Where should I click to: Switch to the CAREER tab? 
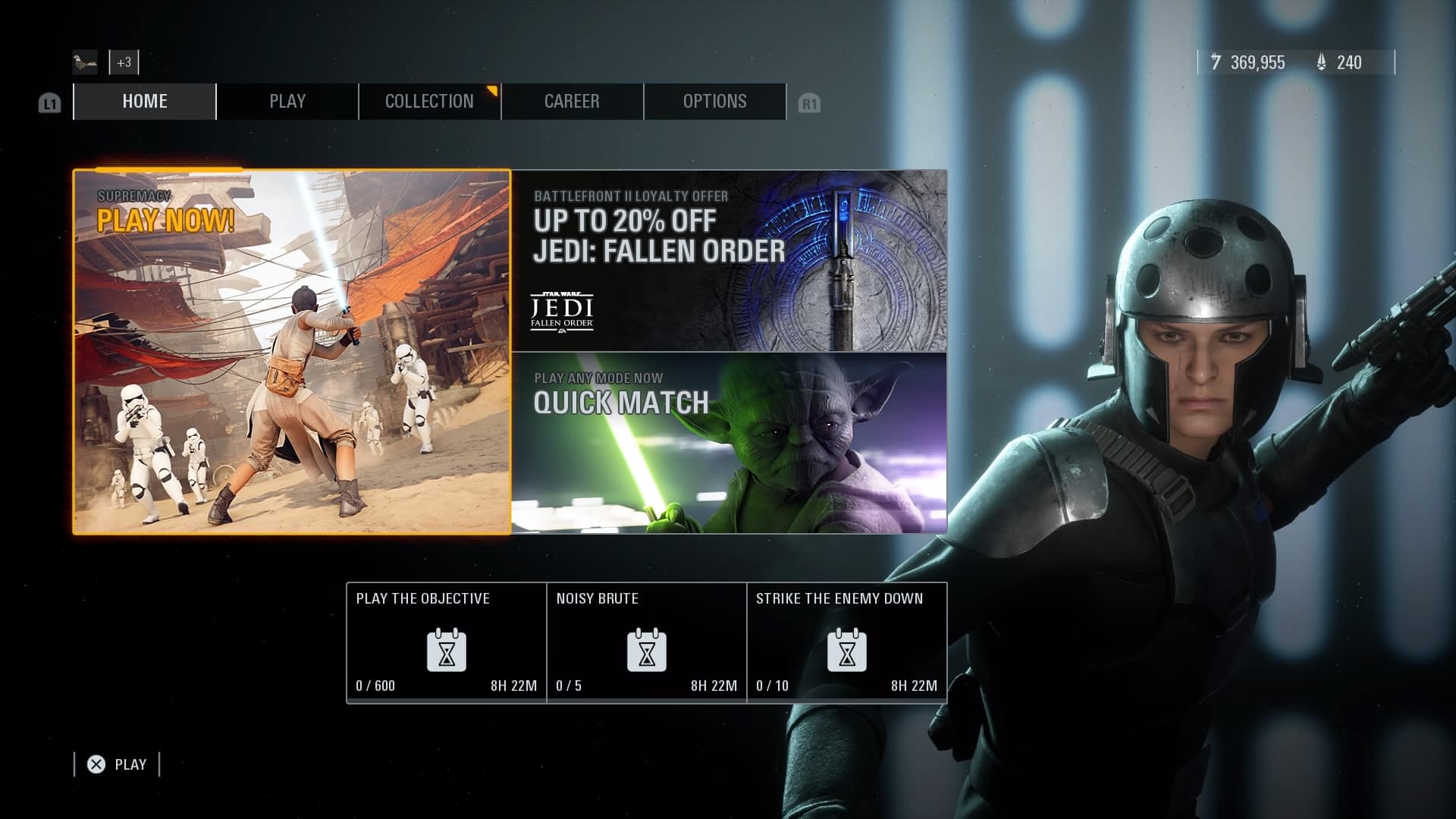(x=572, y=101)
